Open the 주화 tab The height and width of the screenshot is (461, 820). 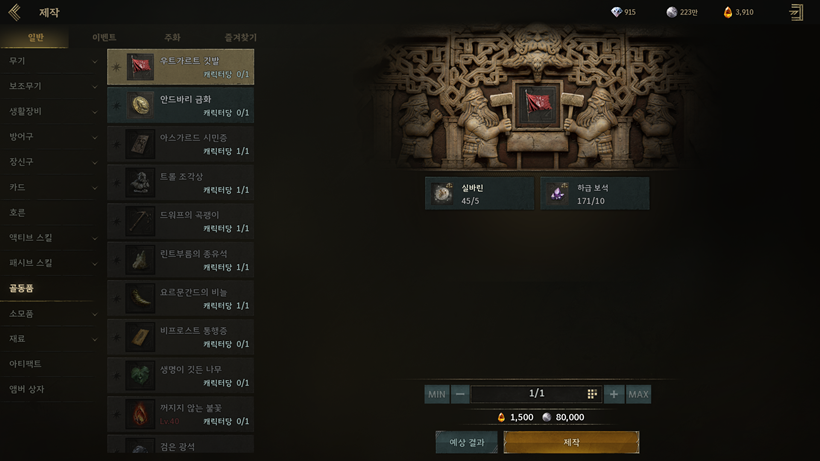pyautogui.click(x=172, y=38)
